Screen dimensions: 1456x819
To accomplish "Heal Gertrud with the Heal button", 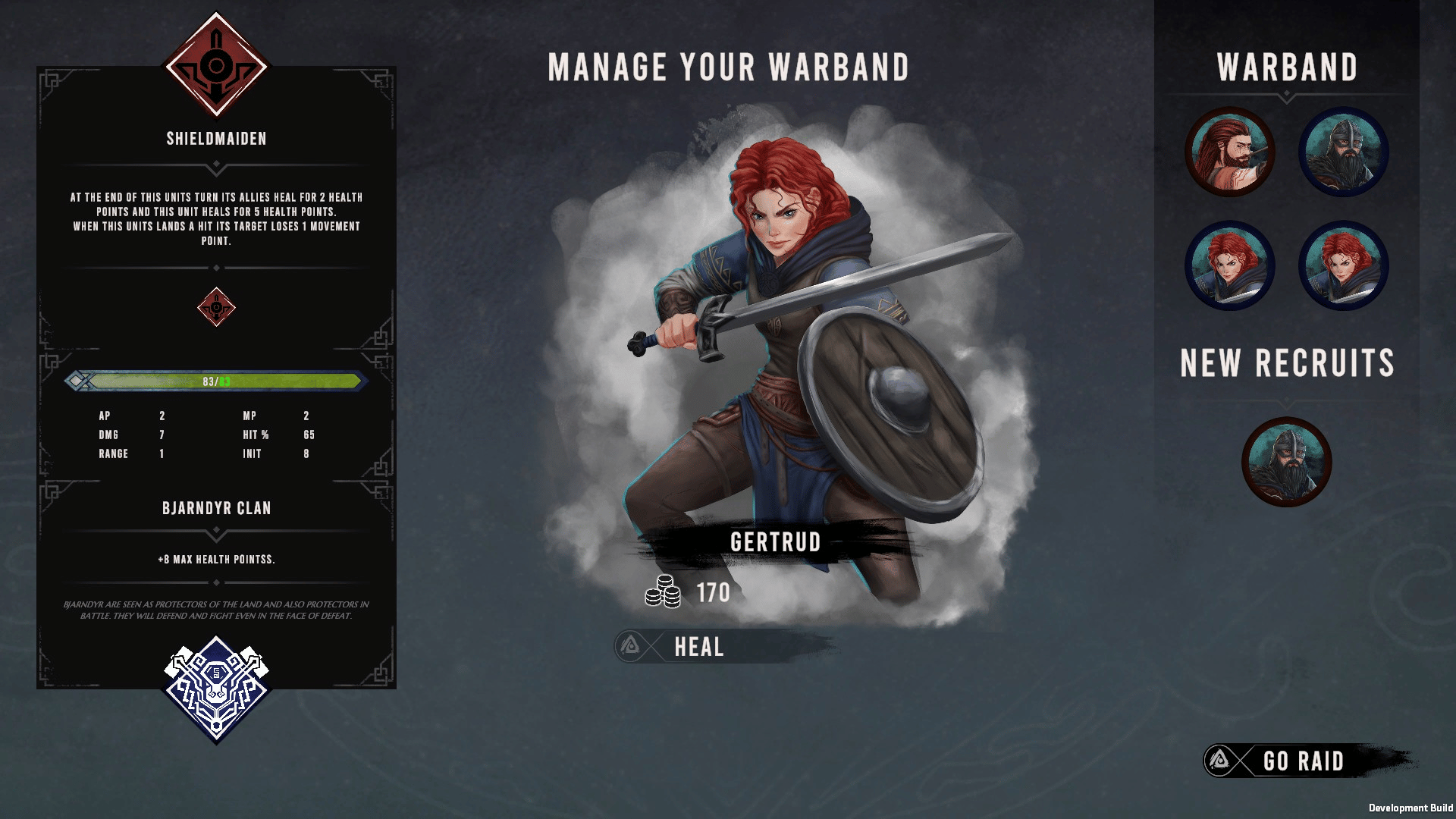I will (698, 647).
